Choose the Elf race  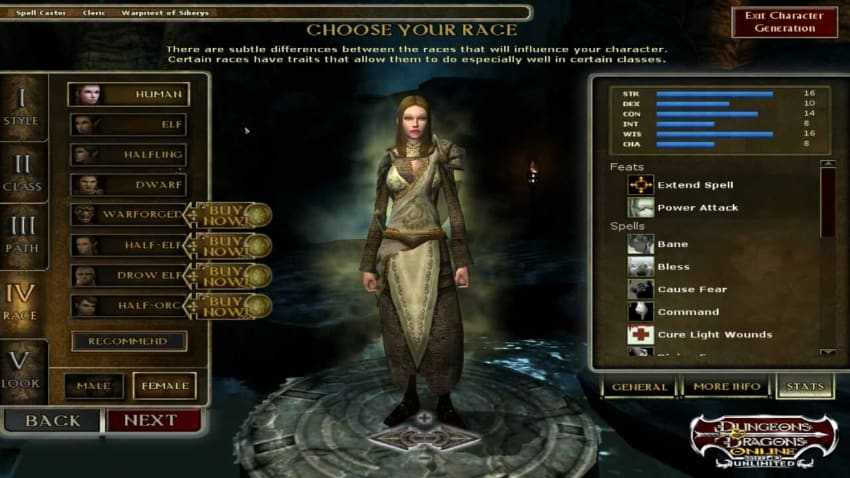tap(128, 125)
